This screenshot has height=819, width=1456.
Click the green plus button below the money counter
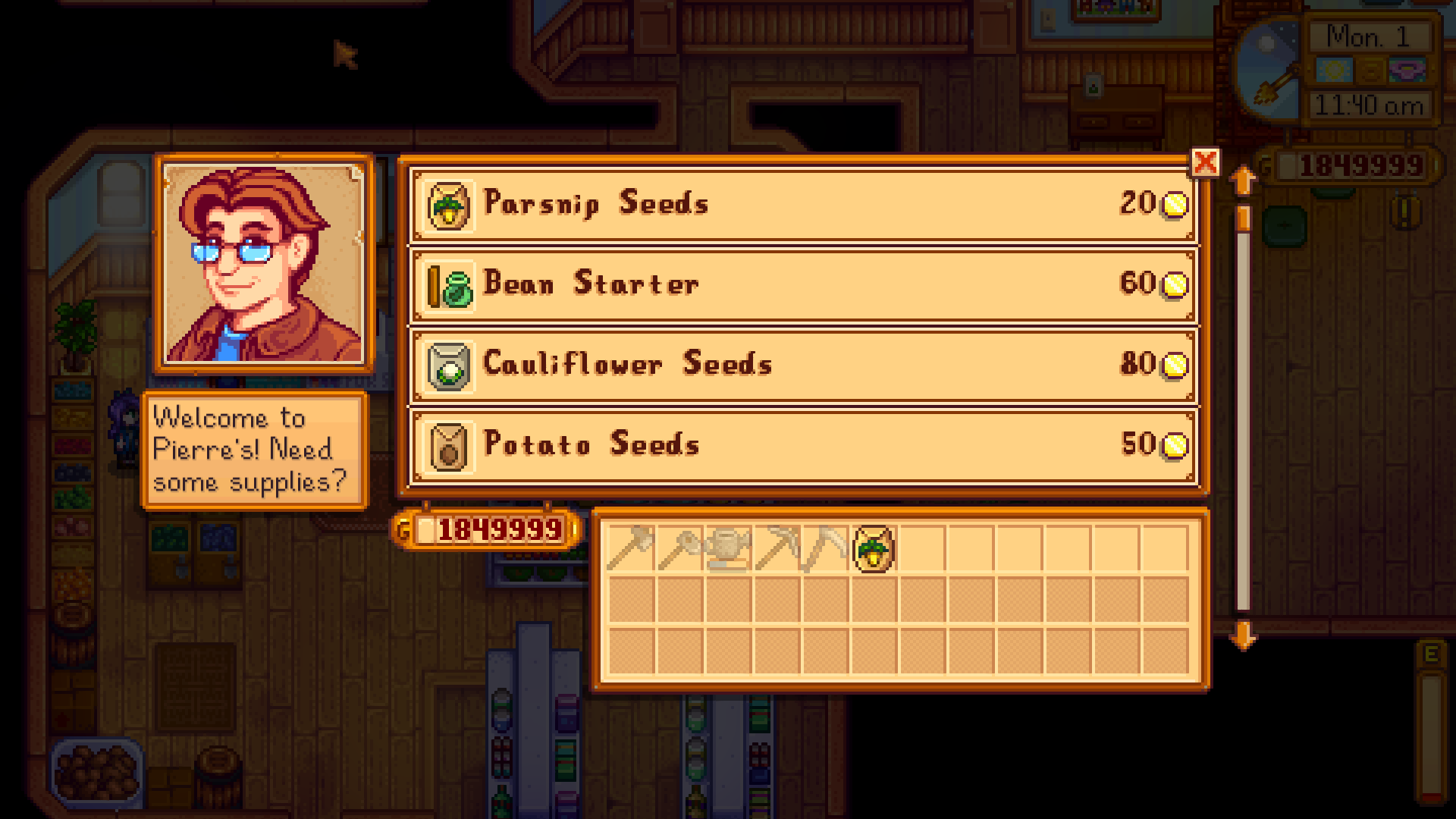point(1285,224)
